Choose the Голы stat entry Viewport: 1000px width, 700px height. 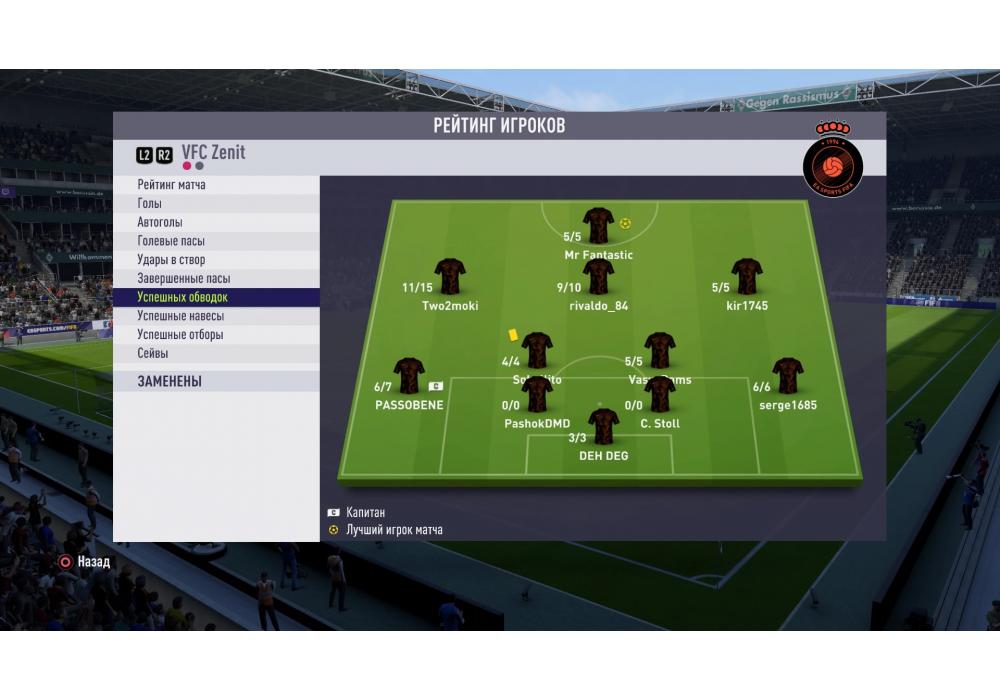click(x=150, y=204)
